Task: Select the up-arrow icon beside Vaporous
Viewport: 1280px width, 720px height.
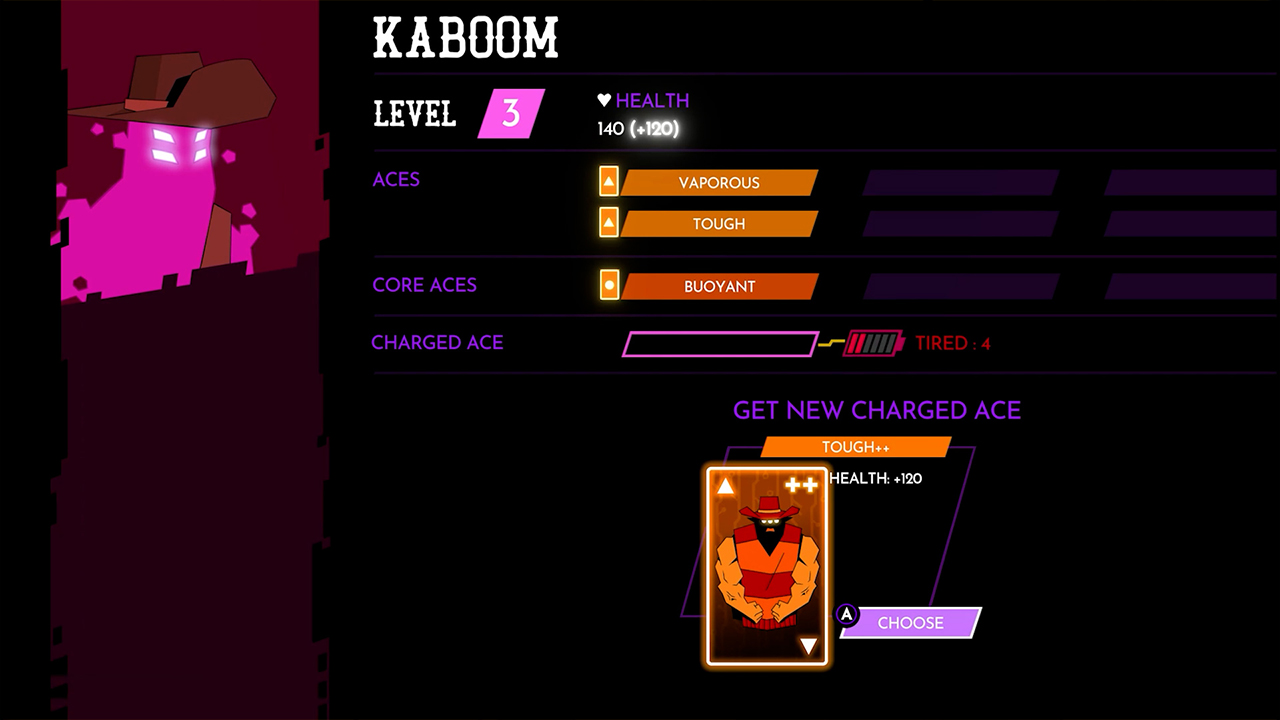Action: pyautogui.click(x=610, y=182)
